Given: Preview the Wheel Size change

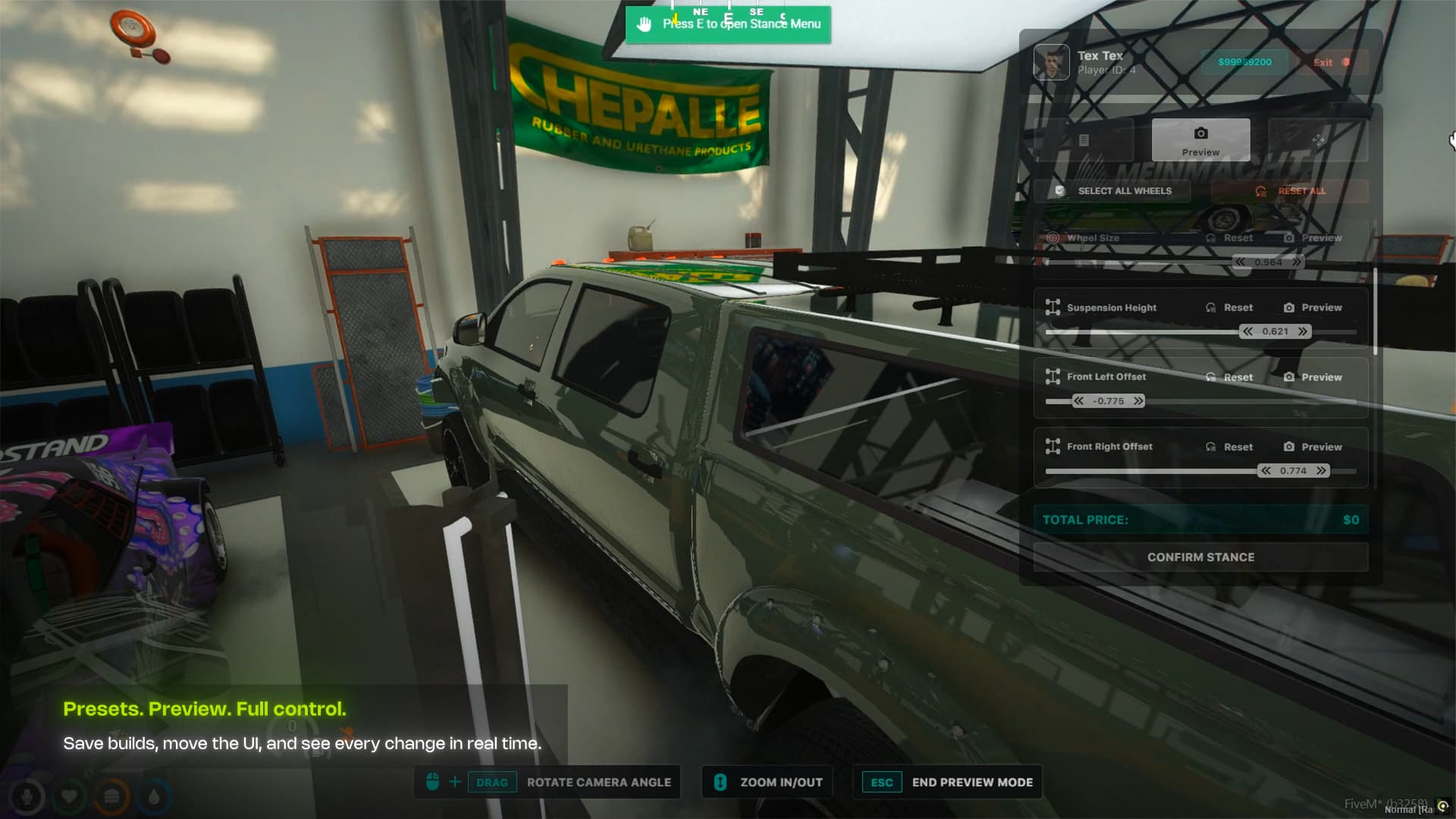Looking at the screenshot, I should tap(1313, 238).
